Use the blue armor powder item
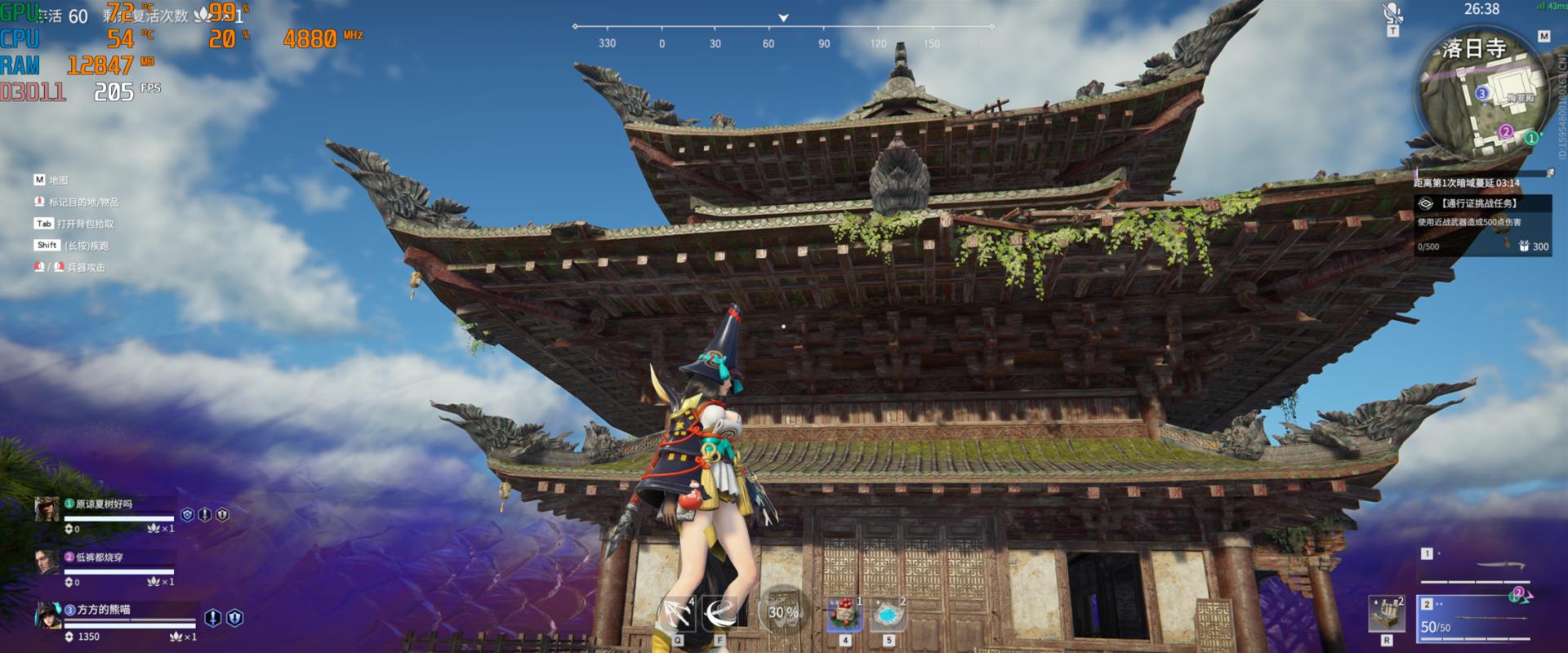This screenshot has height=653, width=1568. (888, 614)
